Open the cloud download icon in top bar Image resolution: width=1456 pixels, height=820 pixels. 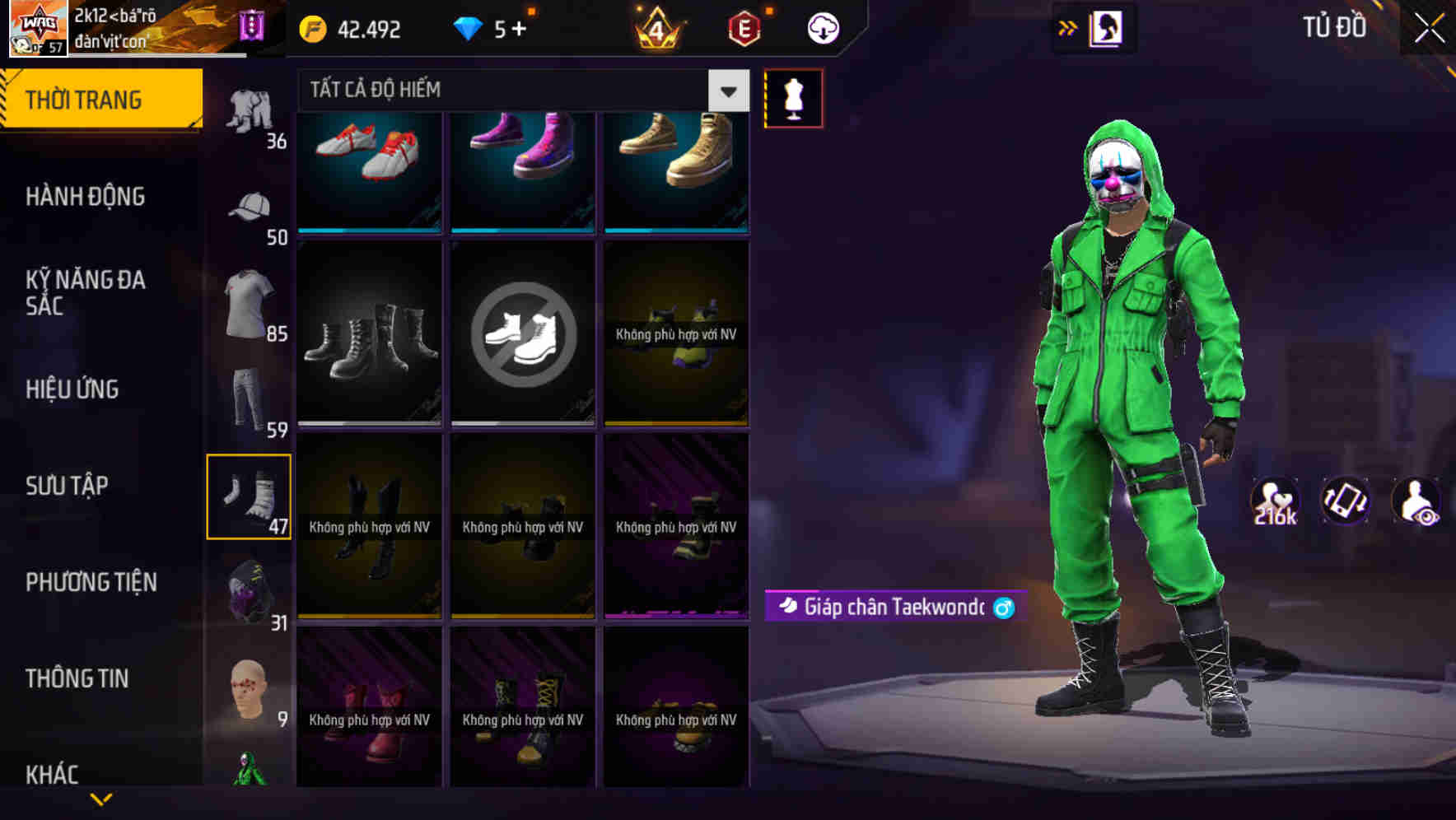coord(821,27)
